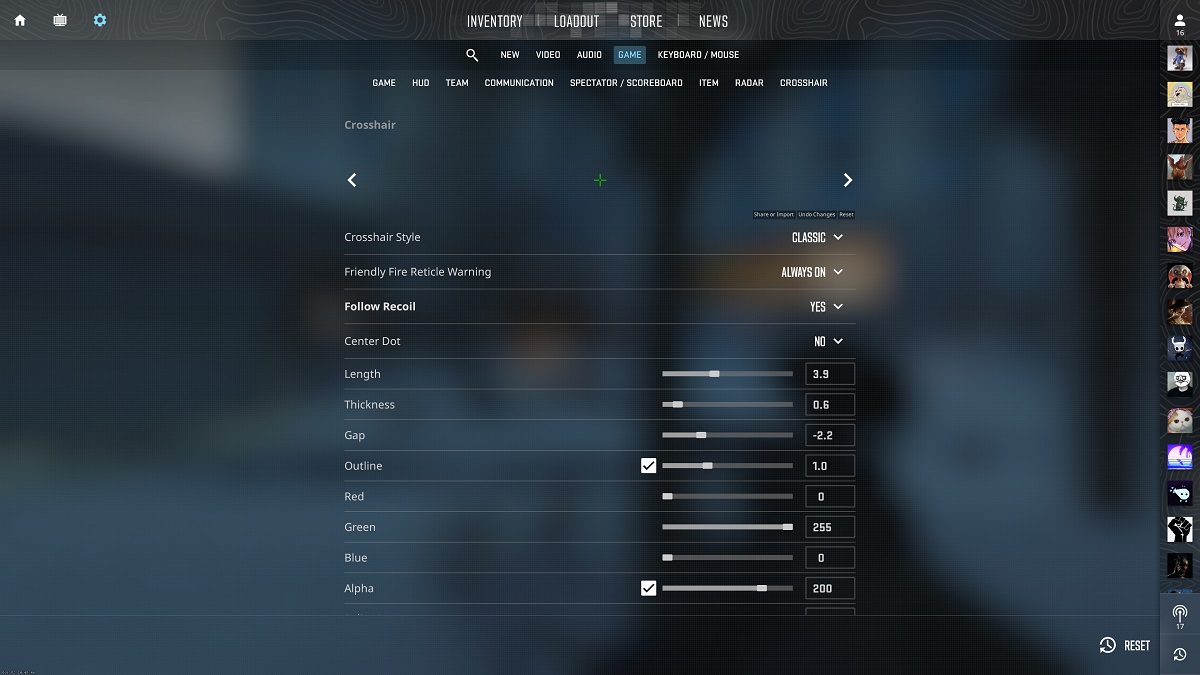This screenshot has height=675, width=1200.
Task: Change the Follow Recoil dropdown
Action: click(826, 307)
